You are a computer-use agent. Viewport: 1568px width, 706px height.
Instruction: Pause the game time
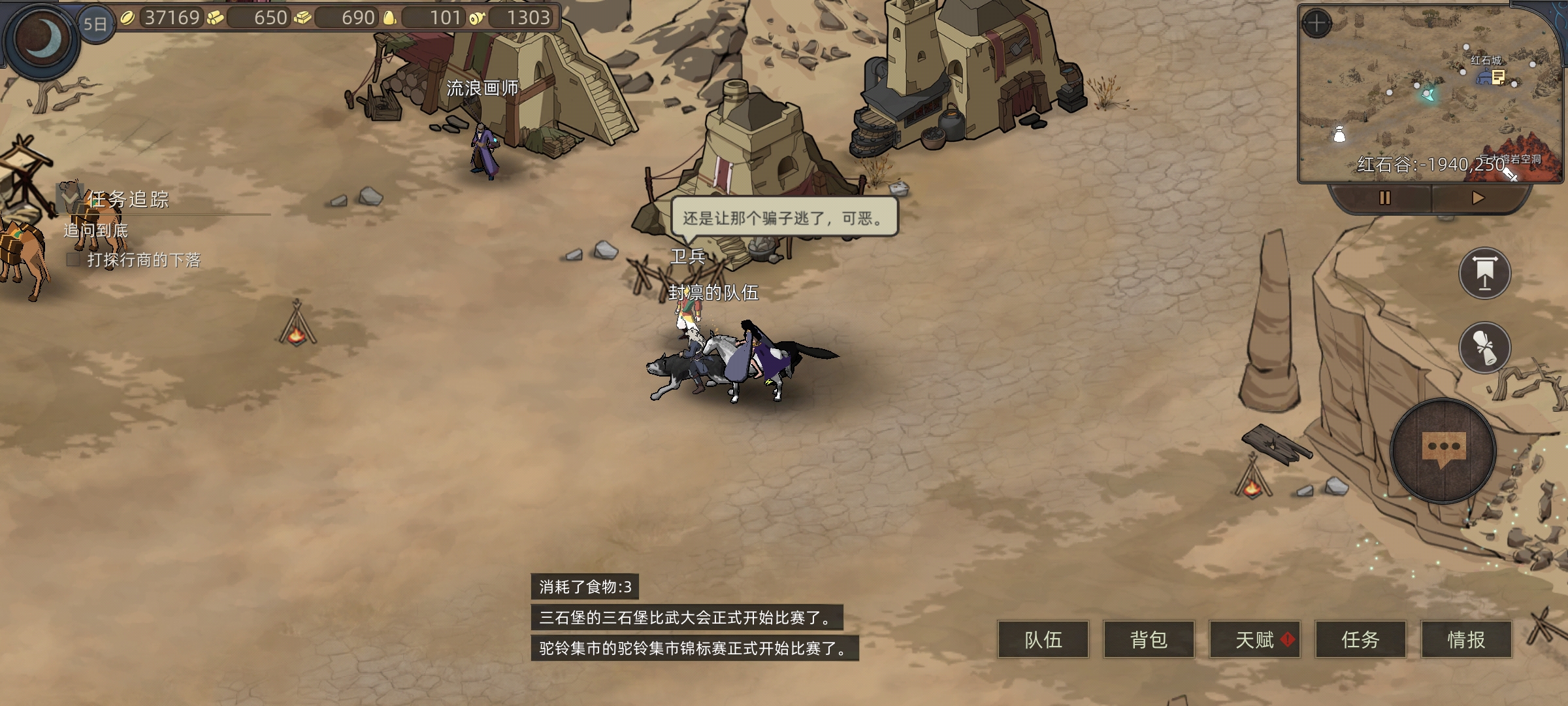(1384, 198)
